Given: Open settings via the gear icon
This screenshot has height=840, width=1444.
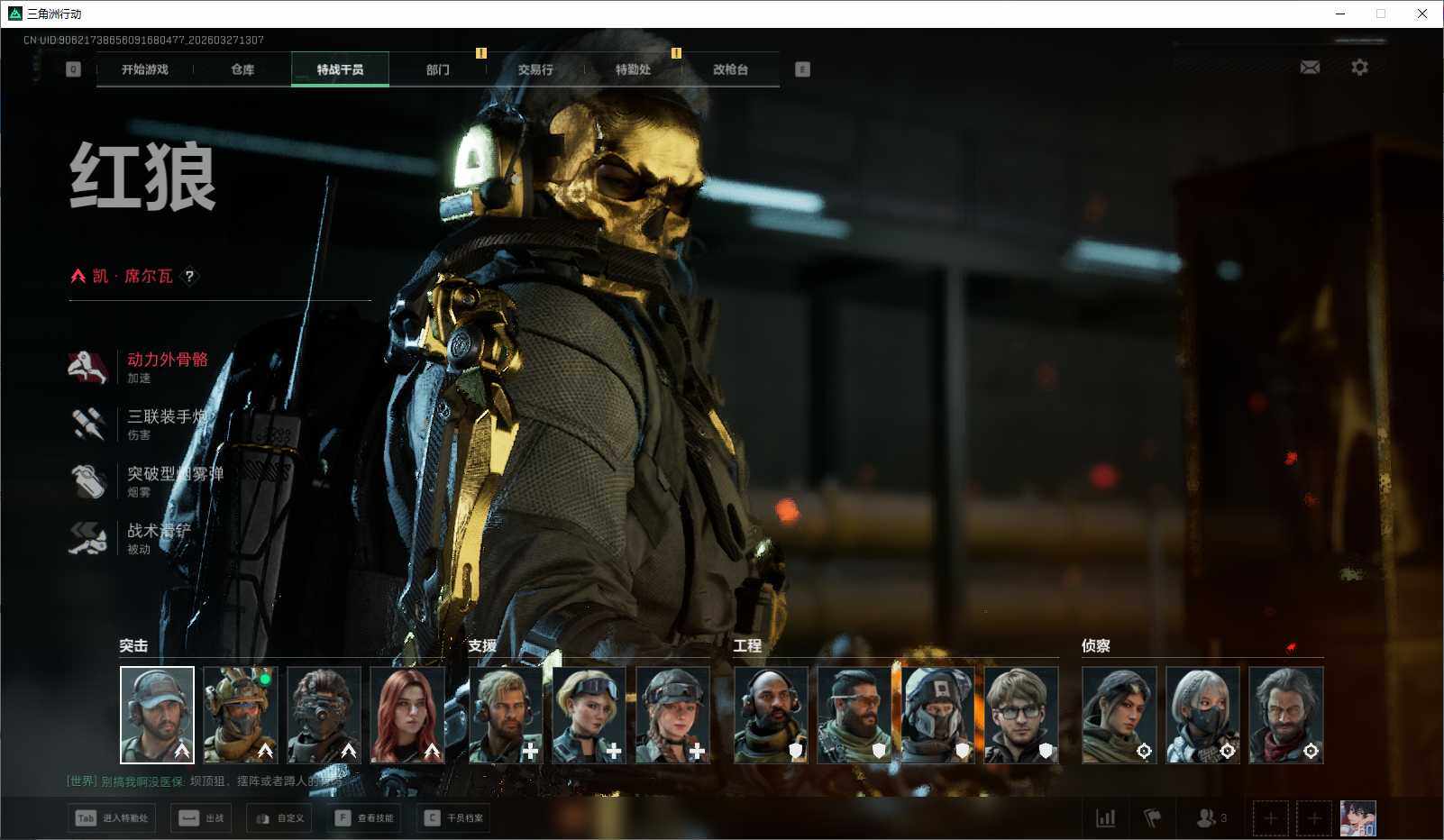Looking at the screenshot, I should tap(1359, 68).
